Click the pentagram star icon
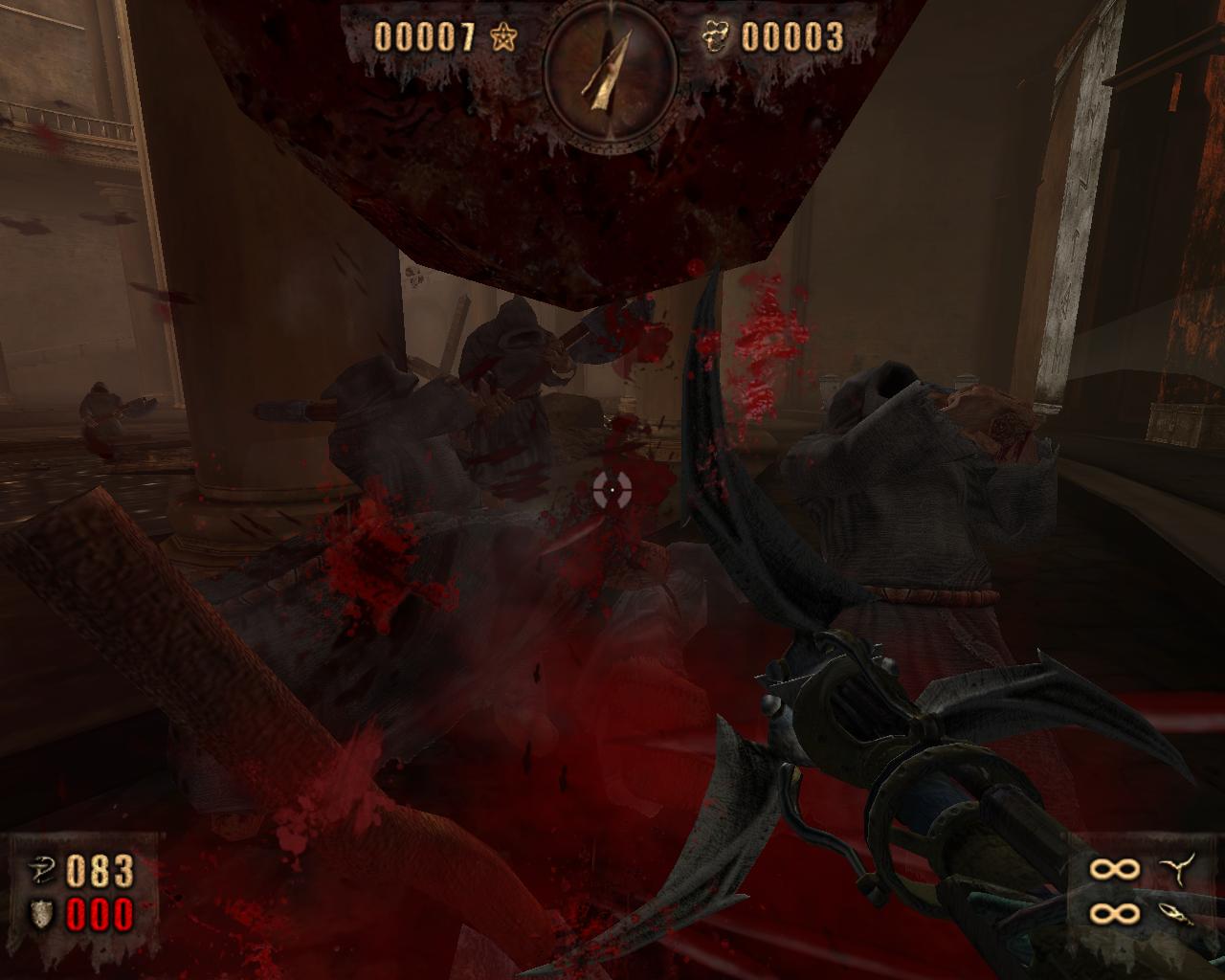1225x980 pixels. (502, 37)
